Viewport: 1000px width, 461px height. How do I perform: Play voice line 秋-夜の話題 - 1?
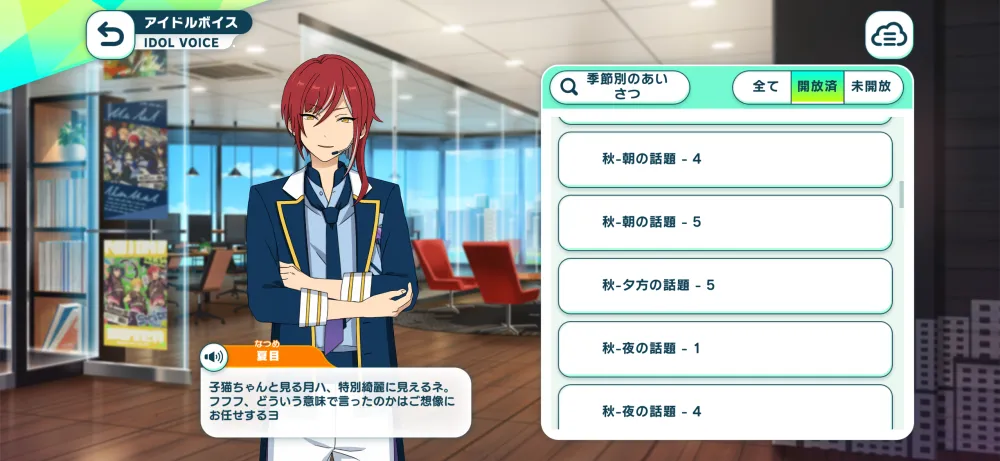(724, 348)
